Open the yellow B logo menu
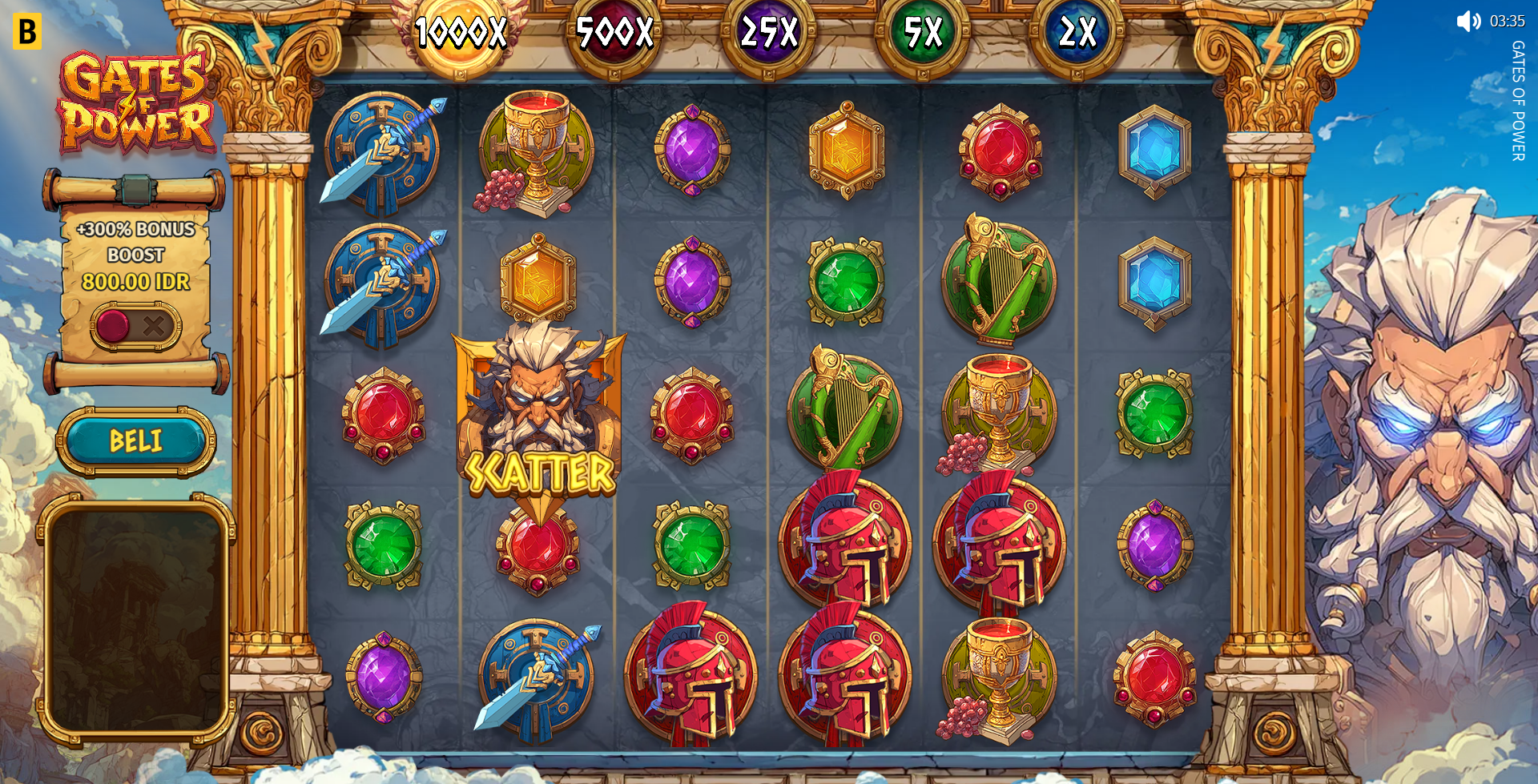 [x=26, y=31]
